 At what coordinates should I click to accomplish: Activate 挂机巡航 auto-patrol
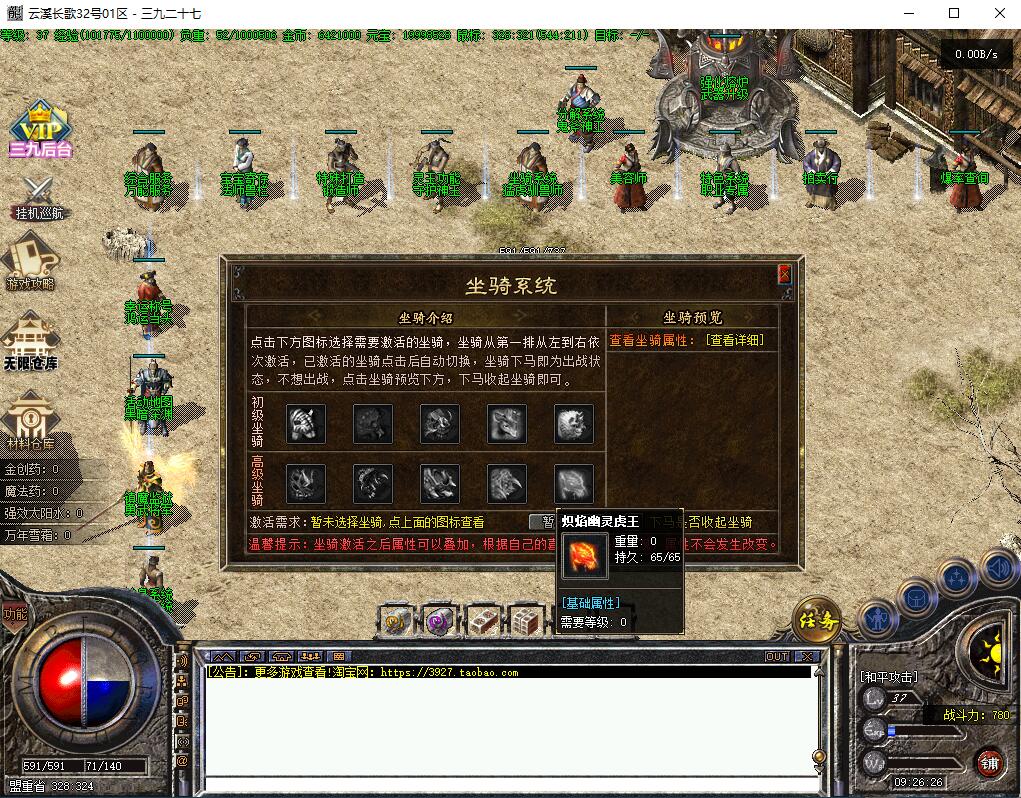click(39, 197)
